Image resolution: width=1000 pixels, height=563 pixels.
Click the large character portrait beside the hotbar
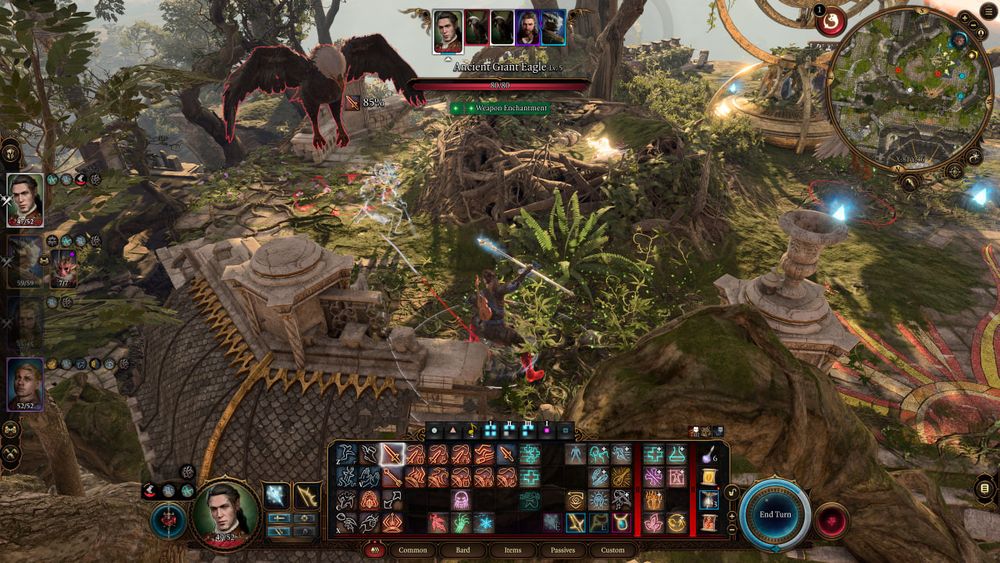pos(226,510)
